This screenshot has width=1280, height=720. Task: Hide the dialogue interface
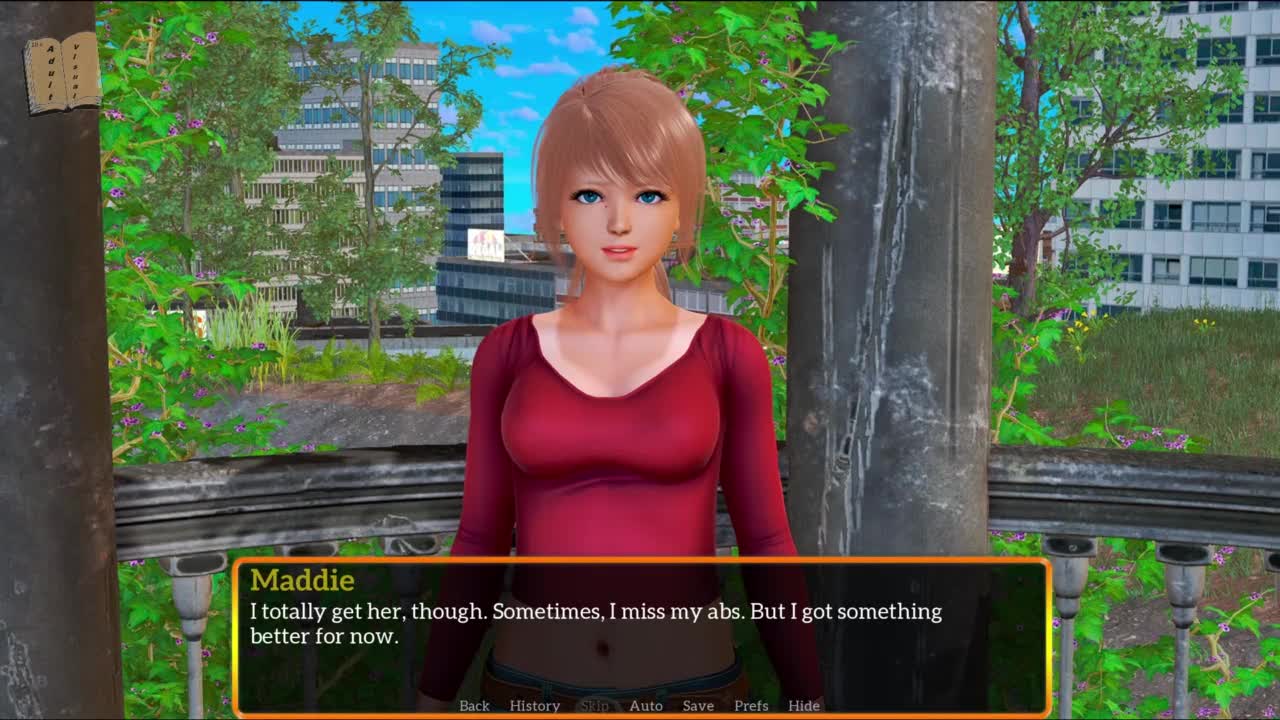(804, 705)
